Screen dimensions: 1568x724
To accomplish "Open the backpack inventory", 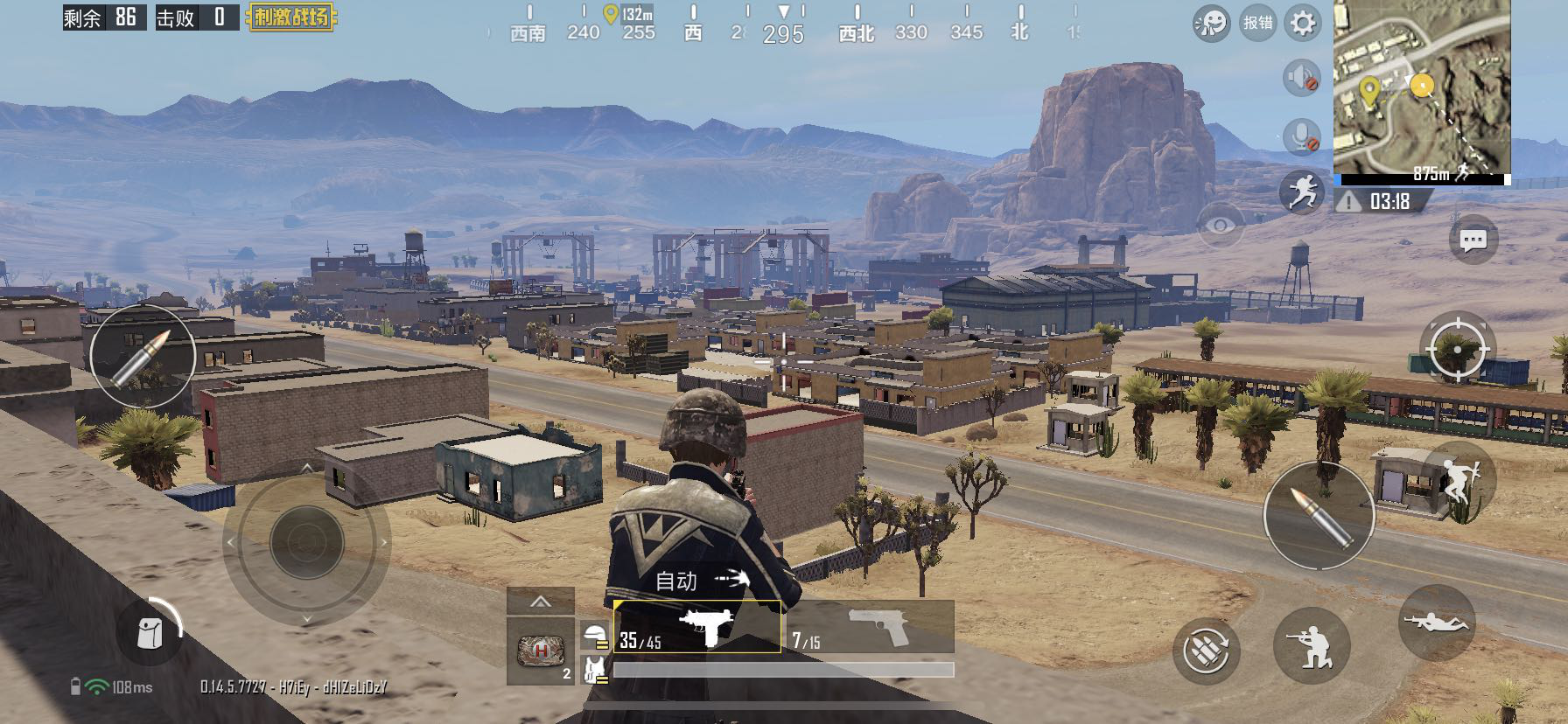I will click(150, 633).
